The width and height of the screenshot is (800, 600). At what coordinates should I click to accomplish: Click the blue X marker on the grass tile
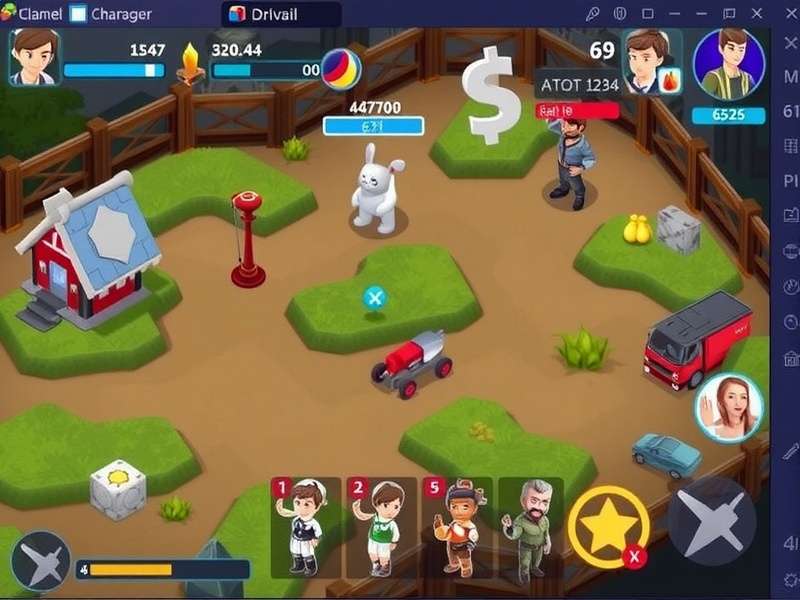pos(374,297)
